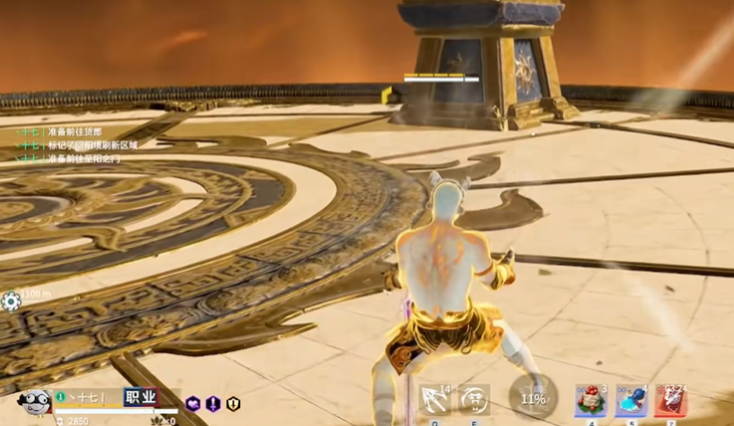Image resolution: width=734 pixels, height=426 pixels.
Task: Use the red bag item slot
Action: tap(590, 400)
